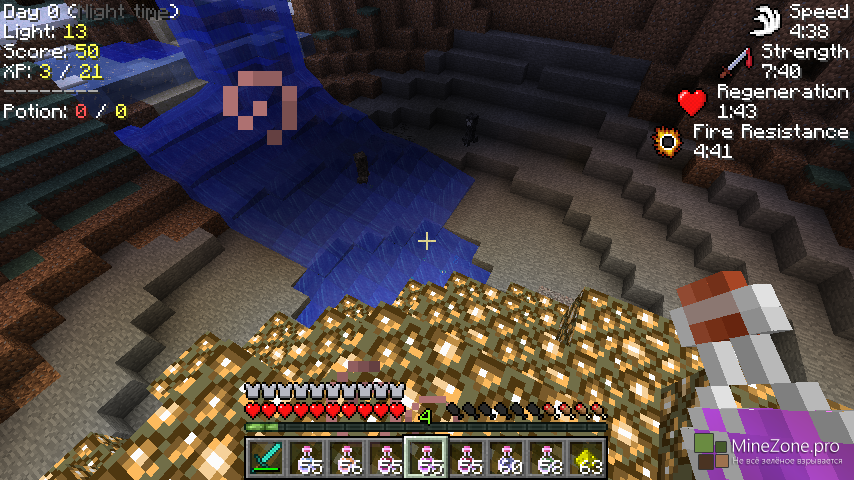Click the Strength effect sword icon
The image size is (854, 480).
(735, 62)
